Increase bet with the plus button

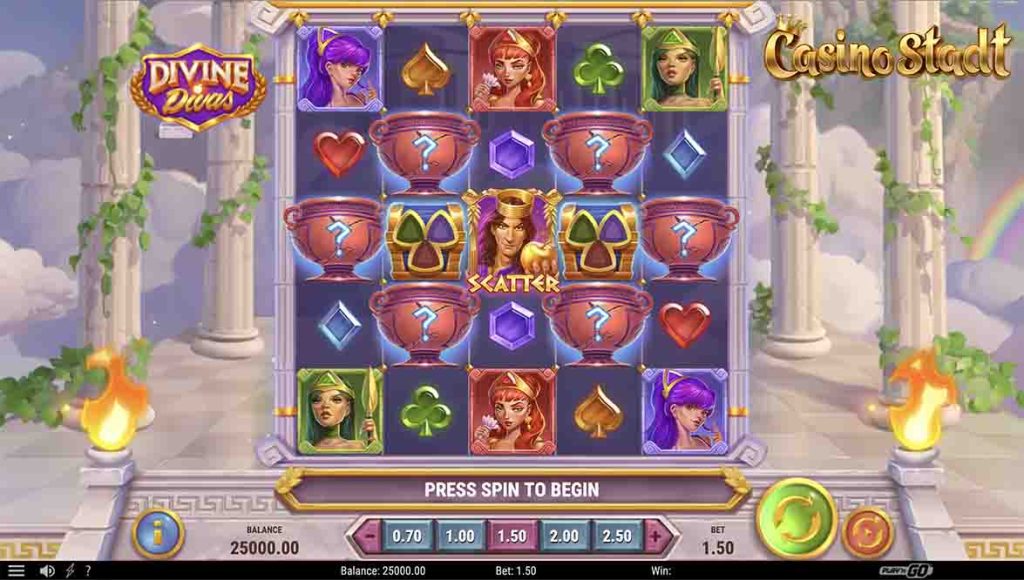655,536
